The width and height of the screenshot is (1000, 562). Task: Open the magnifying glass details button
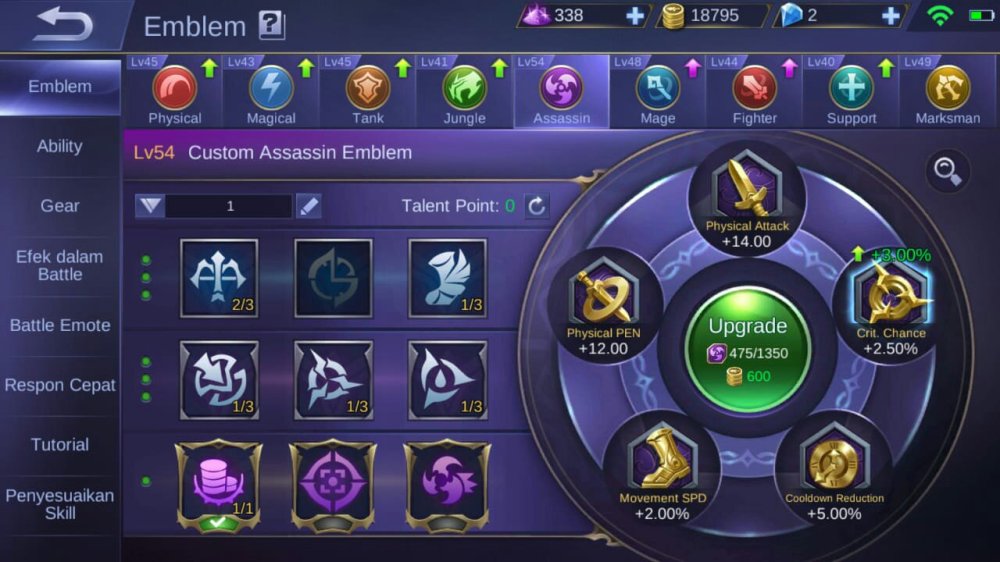(x=945, y=171)
